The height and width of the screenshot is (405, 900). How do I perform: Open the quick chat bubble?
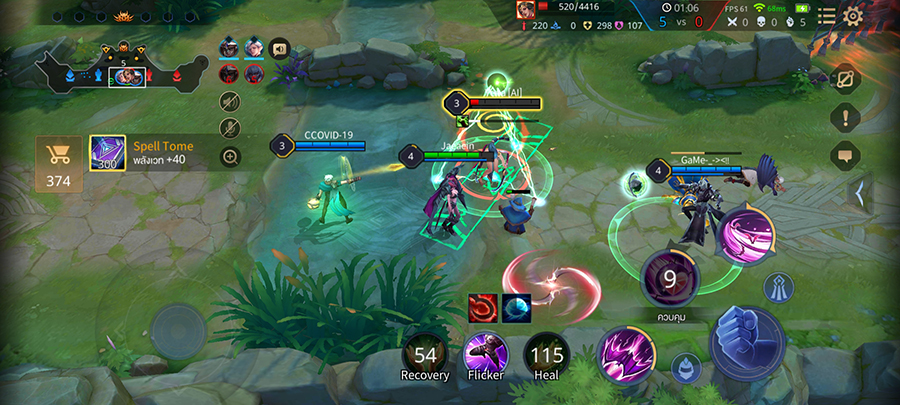pos(845,155)
